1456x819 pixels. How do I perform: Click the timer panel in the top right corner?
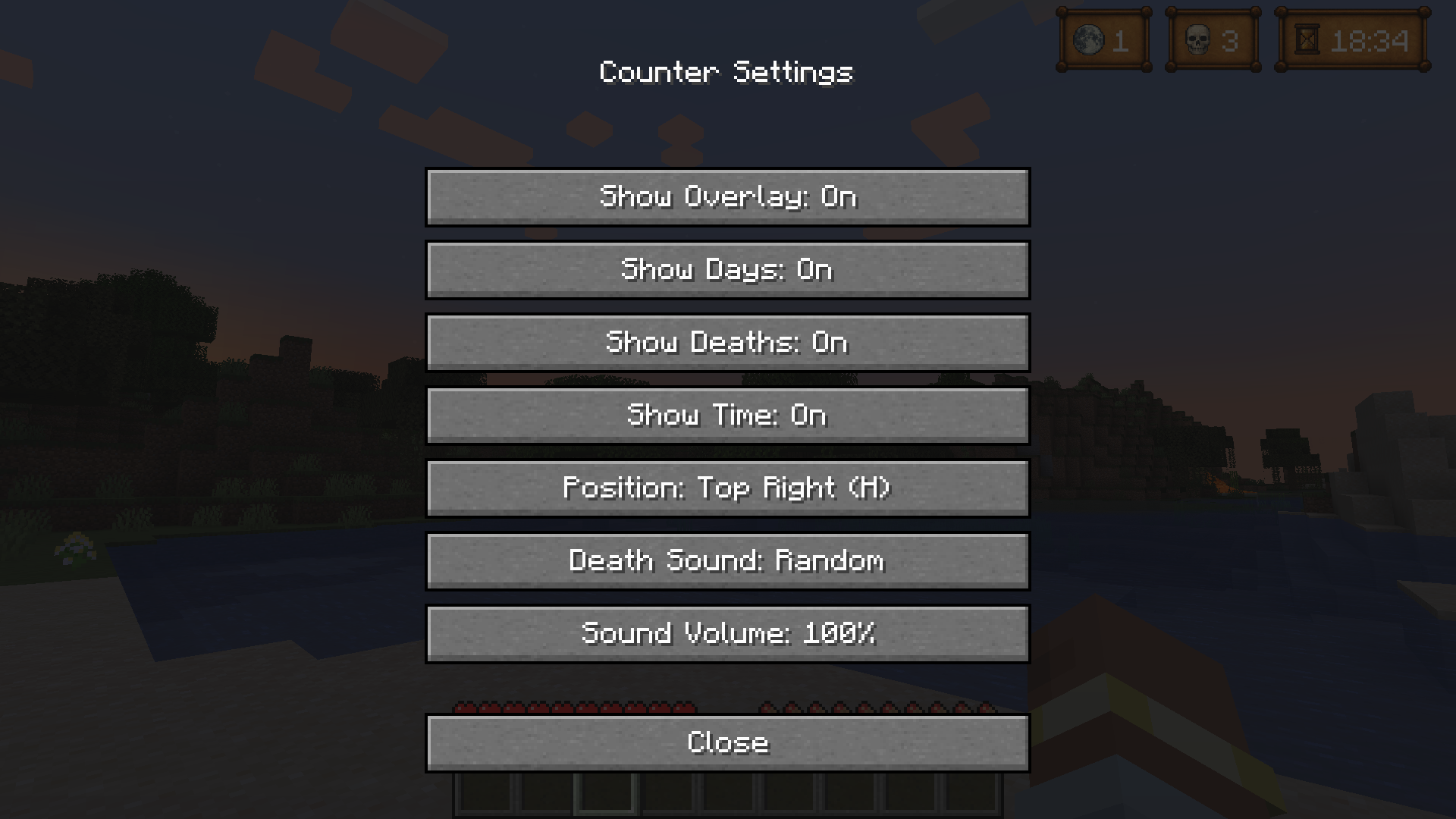tap(1354, 40)
